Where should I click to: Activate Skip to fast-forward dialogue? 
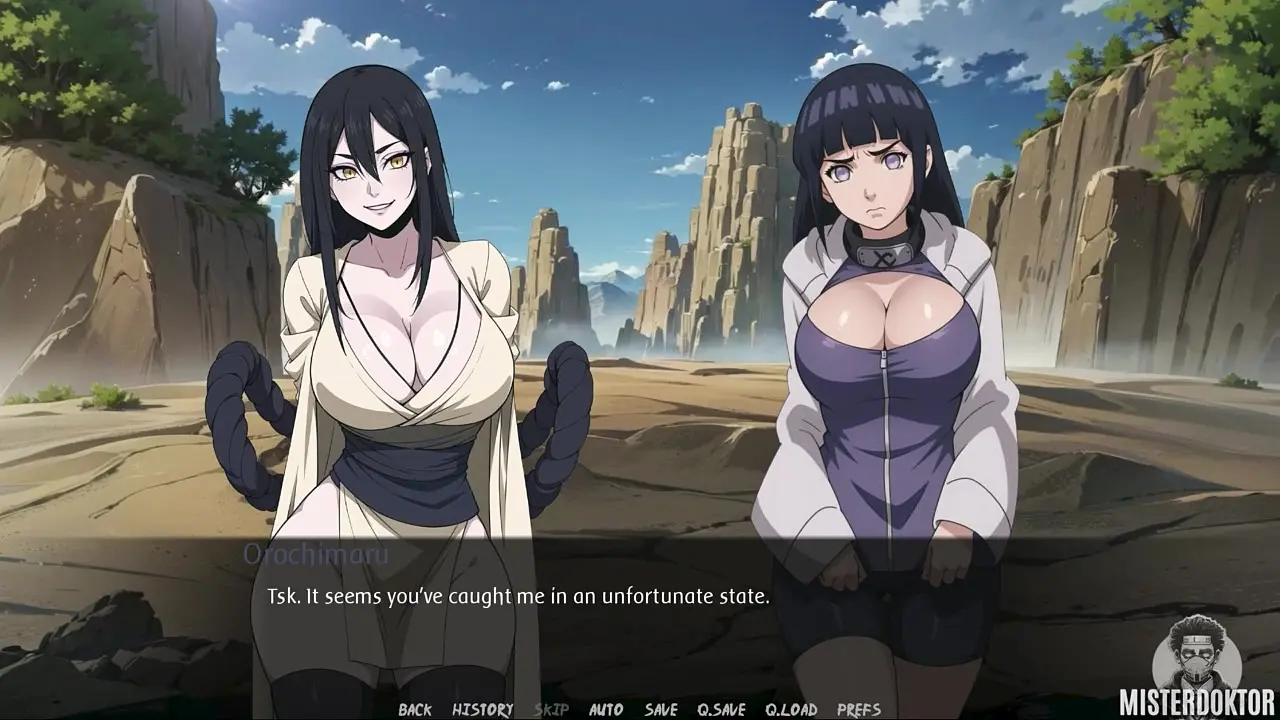551,710
